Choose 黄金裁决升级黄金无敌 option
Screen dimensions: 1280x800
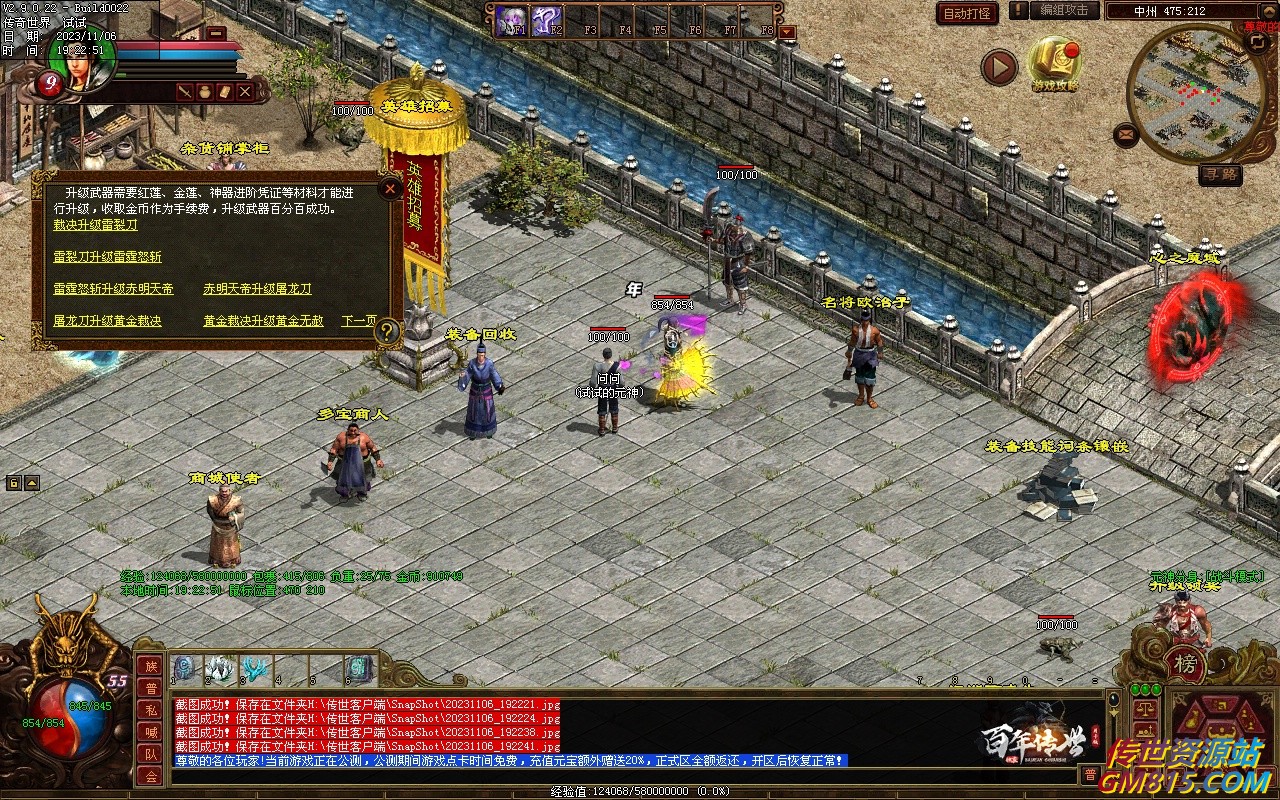[263, 321]
